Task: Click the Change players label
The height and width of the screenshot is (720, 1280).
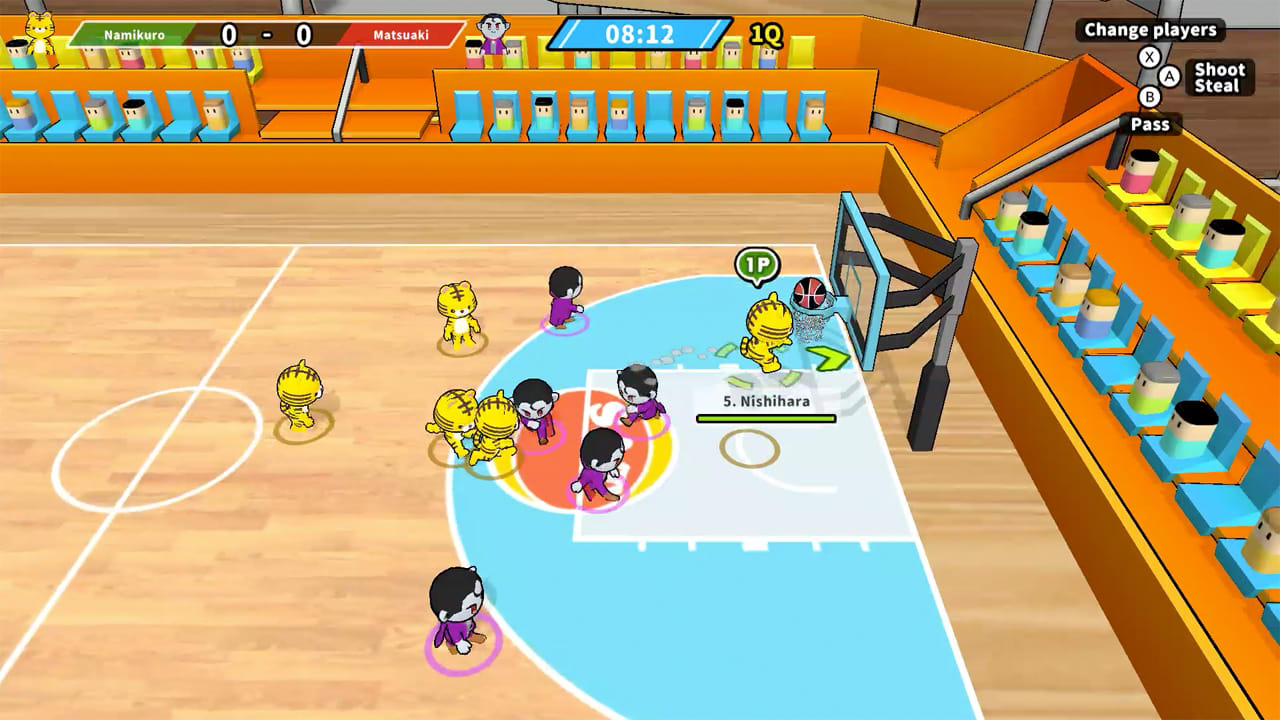Action: coord(1149,30)
